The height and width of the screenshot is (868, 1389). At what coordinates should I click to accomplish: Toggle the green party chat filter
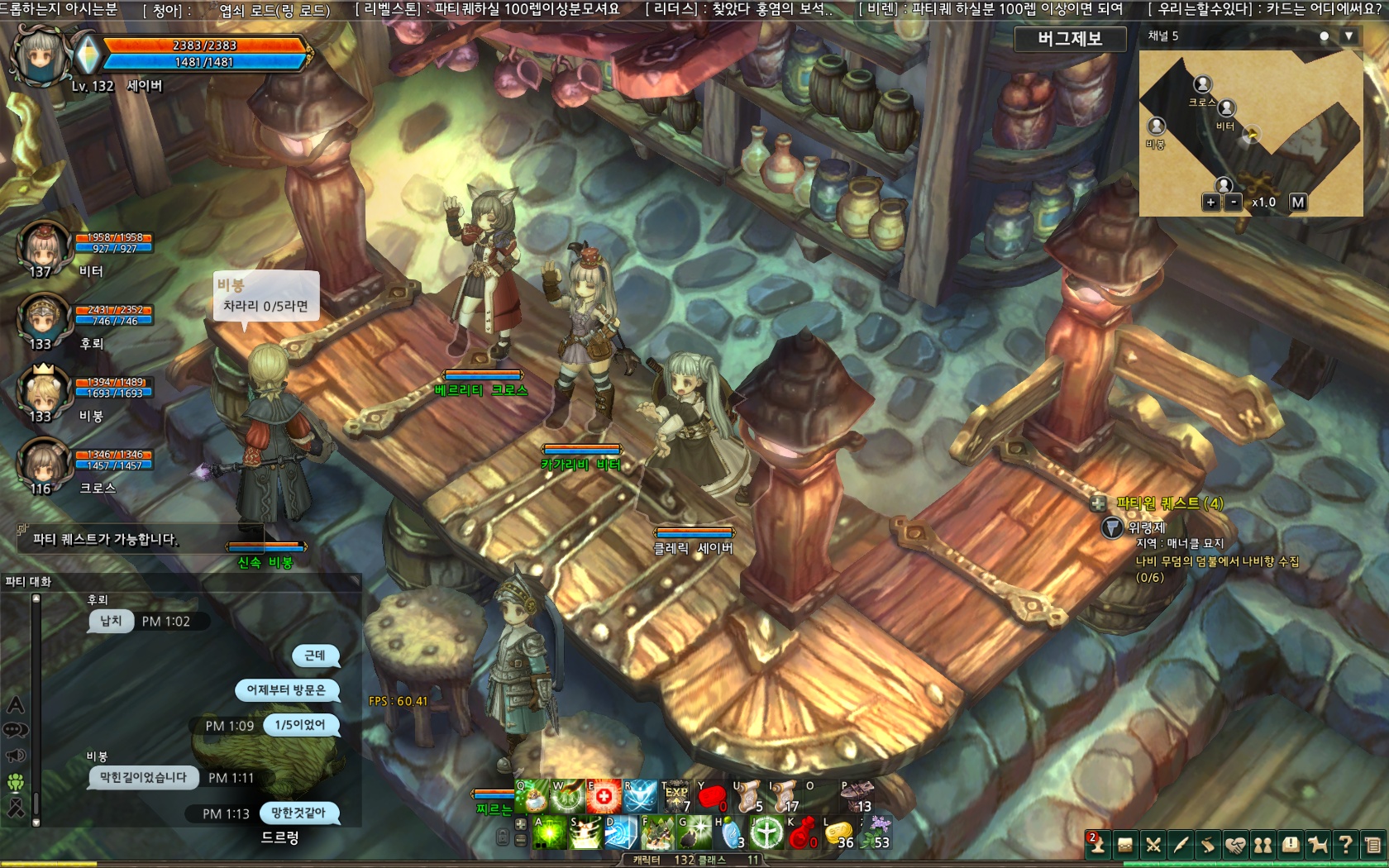[14, 780]
